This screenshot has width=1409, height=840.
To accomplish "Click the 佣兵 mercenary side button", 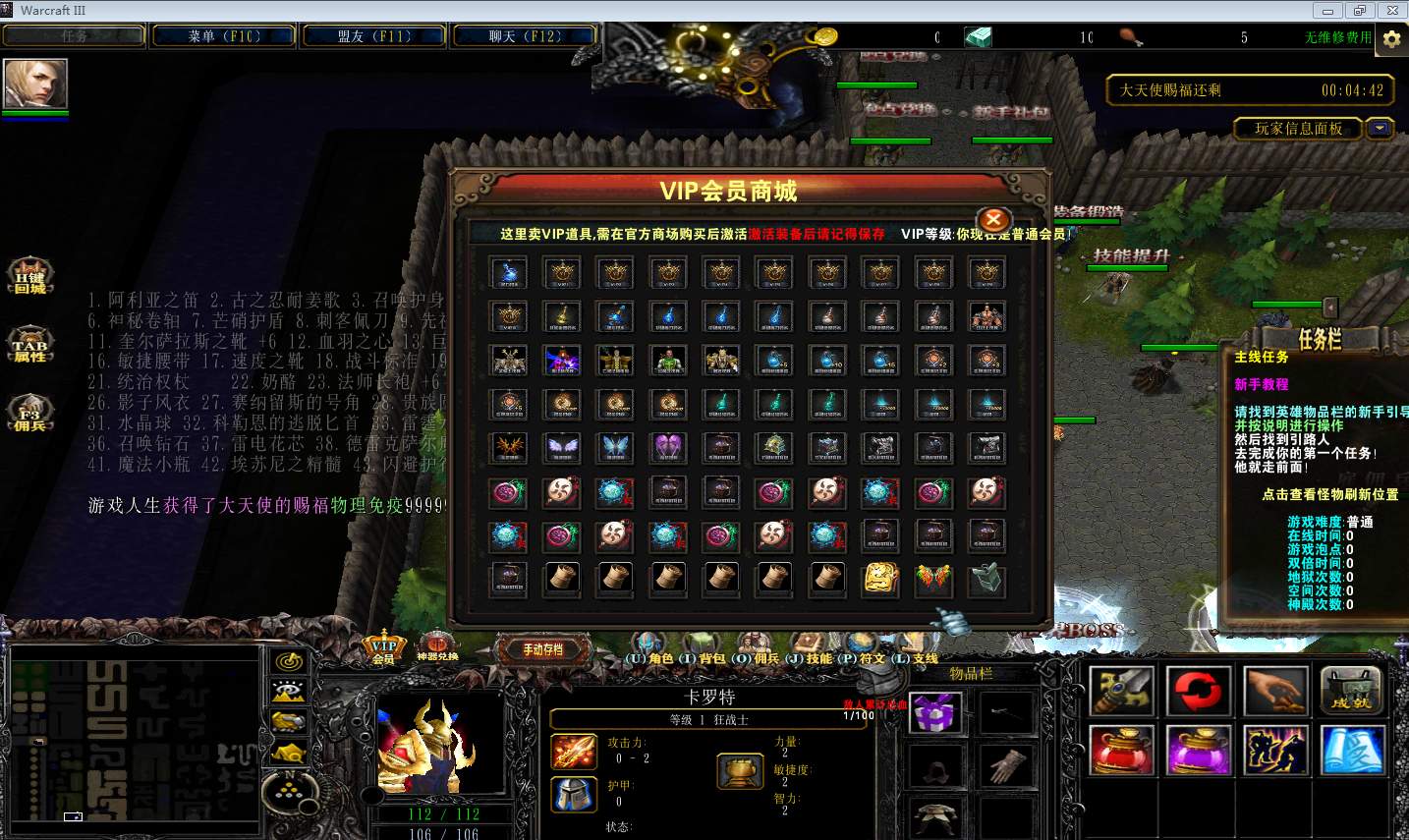I will pos(29,415).
